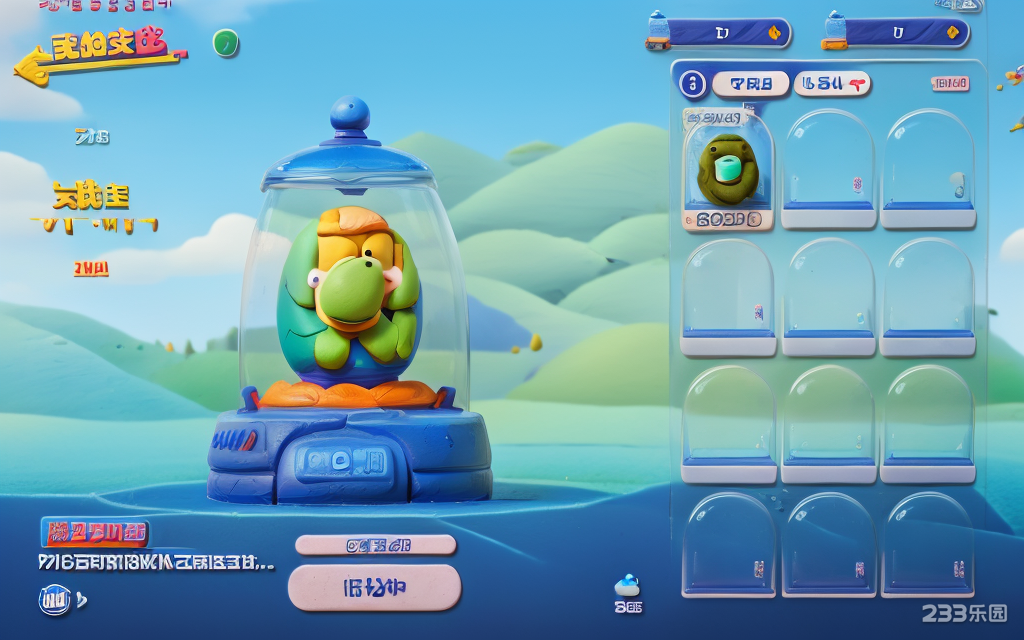1024x640 pixels.
Task: Open the round blue icon in the bottom-left corner
Action: (54, 600)
